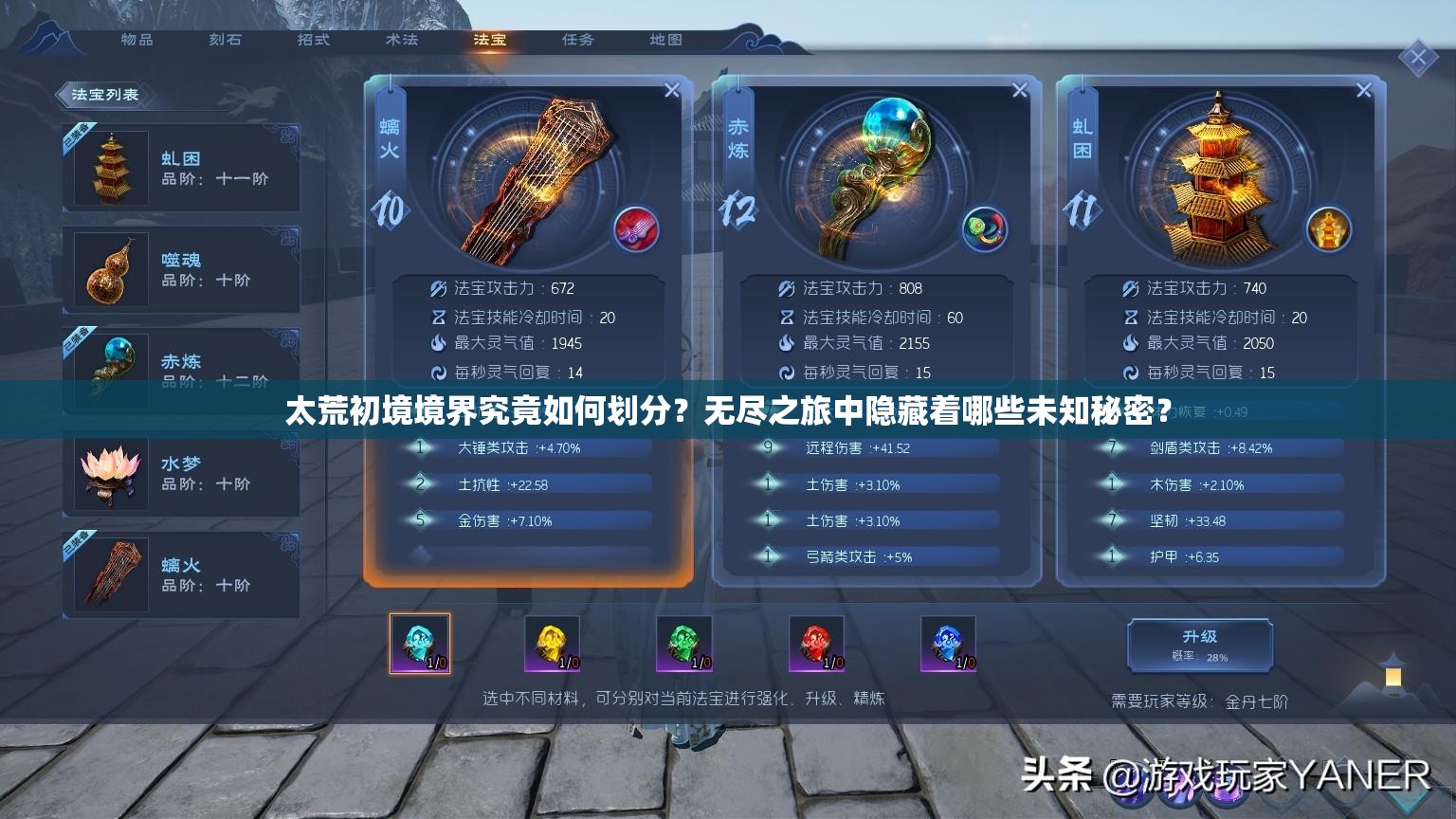Click the 赤炼 hanging banner on the middle panel
Viewport: 1456px width, 819px height.
[740, 136]
